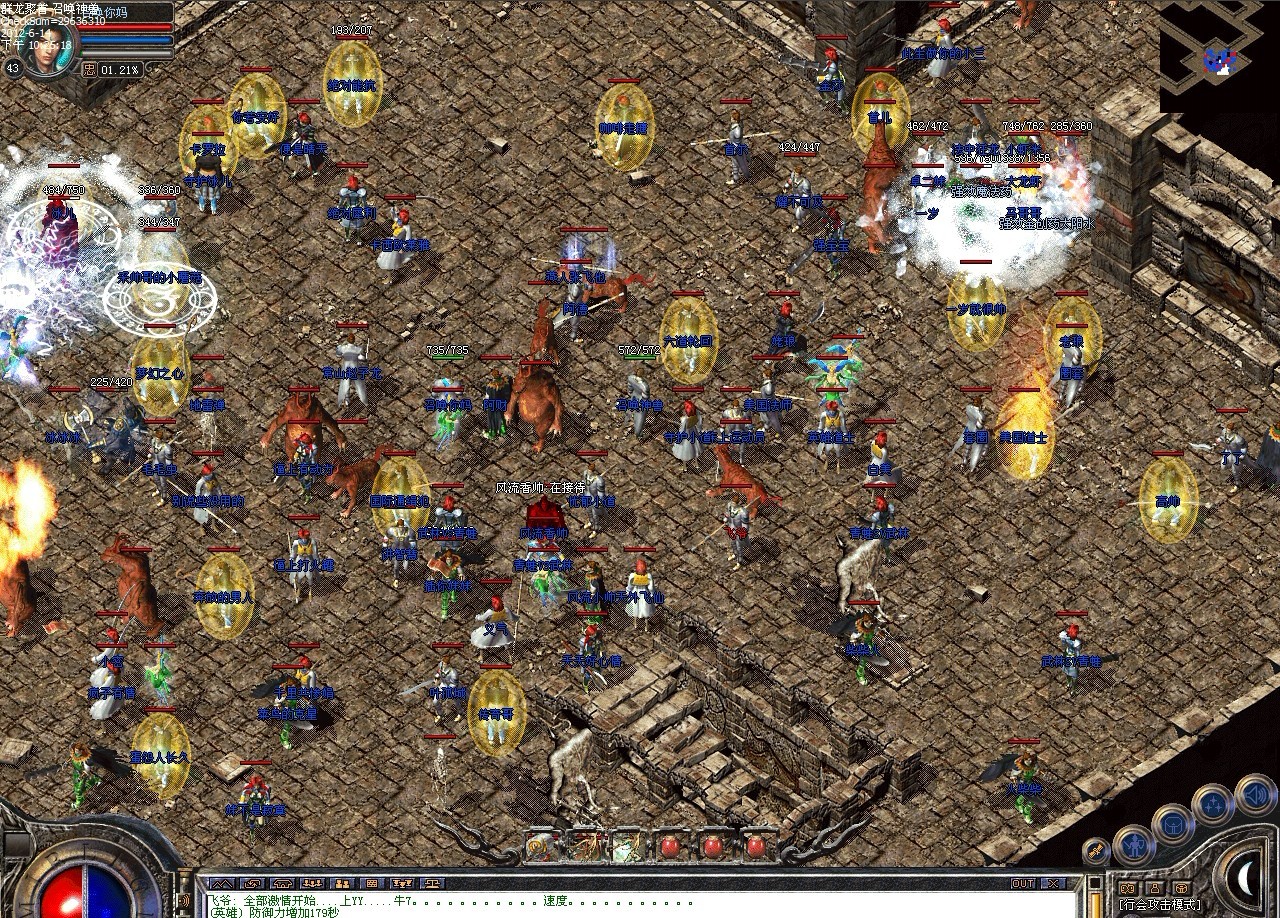This screenshot has height=918, width=1280.
Task: Select the whisper chat tab
Action: [252, 883]
